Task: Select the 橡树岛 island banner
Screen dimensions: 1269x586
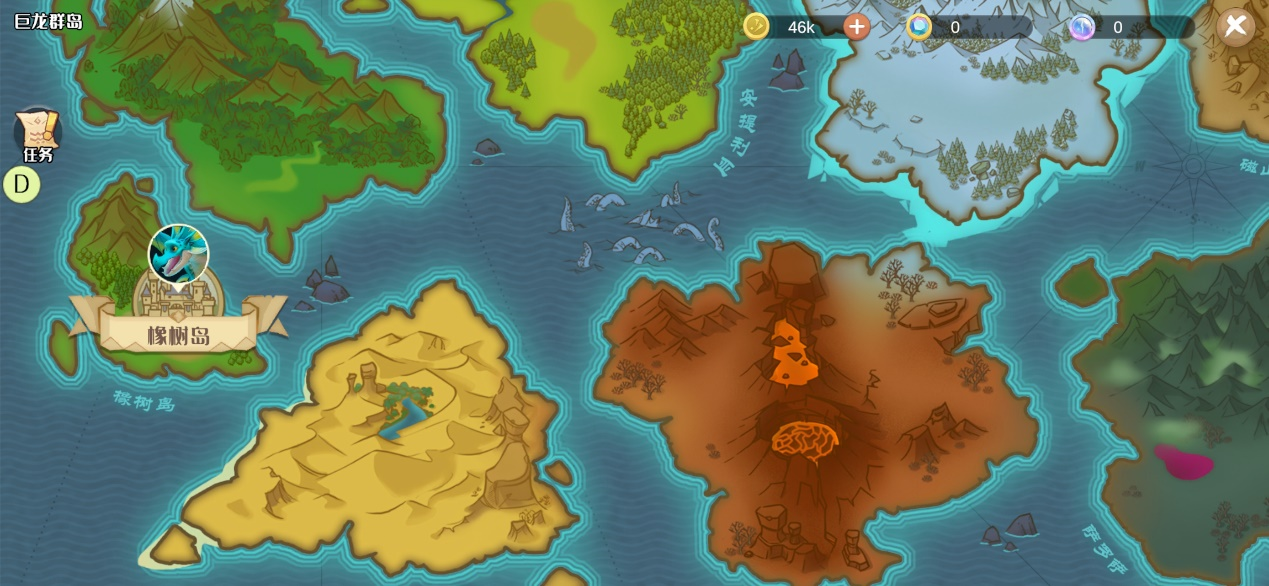Action: (x=178, y=334)
